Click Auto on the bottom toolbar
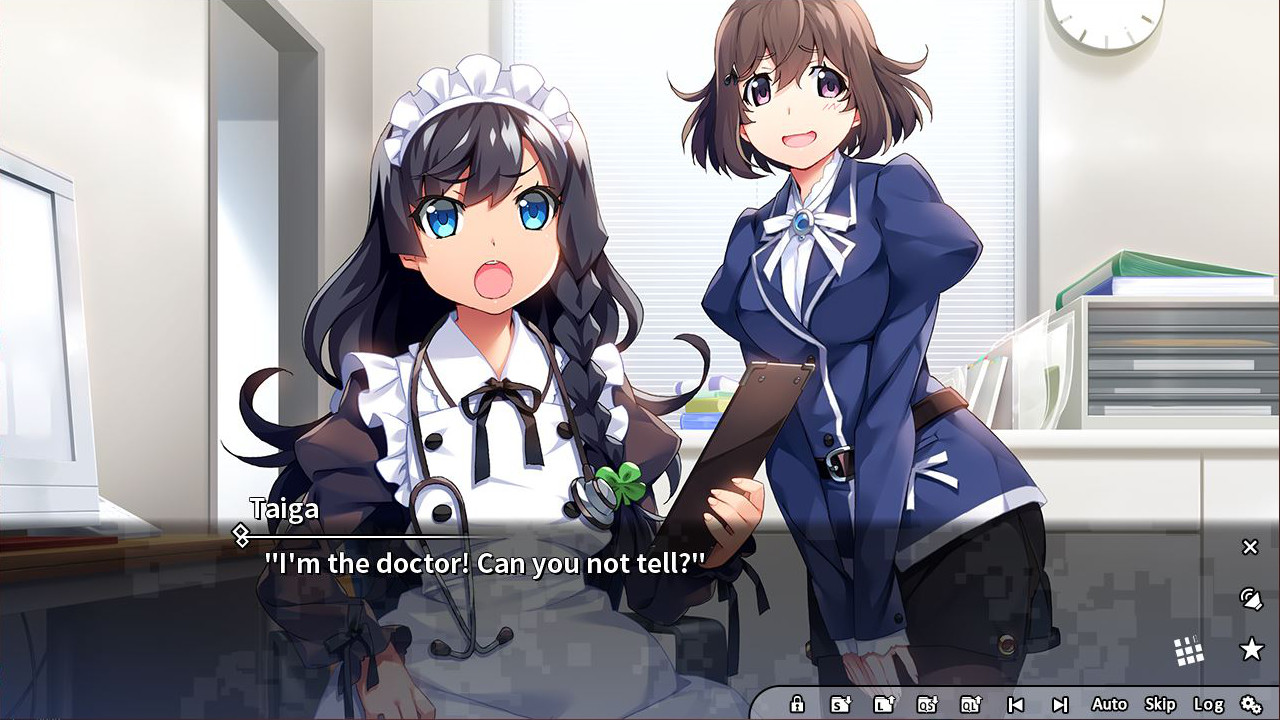Viewport: 1280px width, 720px height. point(1109,703)
